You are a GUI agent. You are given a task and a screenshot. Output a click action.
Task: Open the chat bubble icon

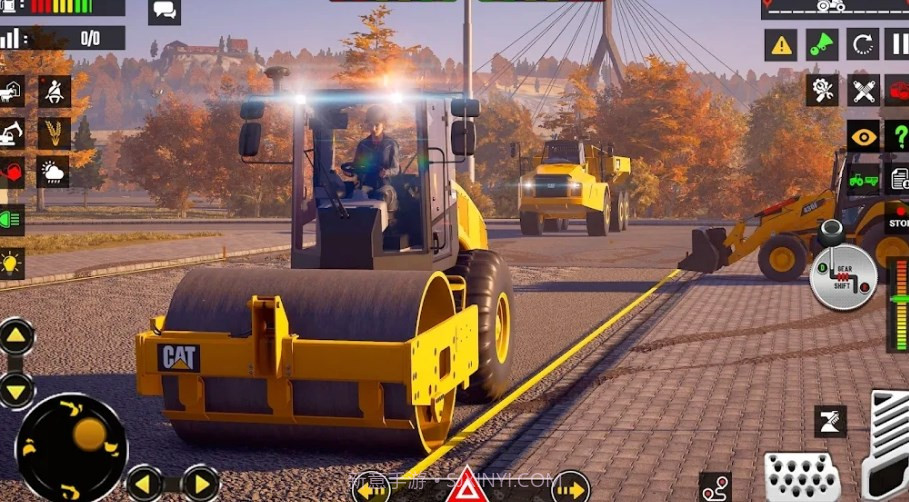pyautogui.click(x=164, y=12)
